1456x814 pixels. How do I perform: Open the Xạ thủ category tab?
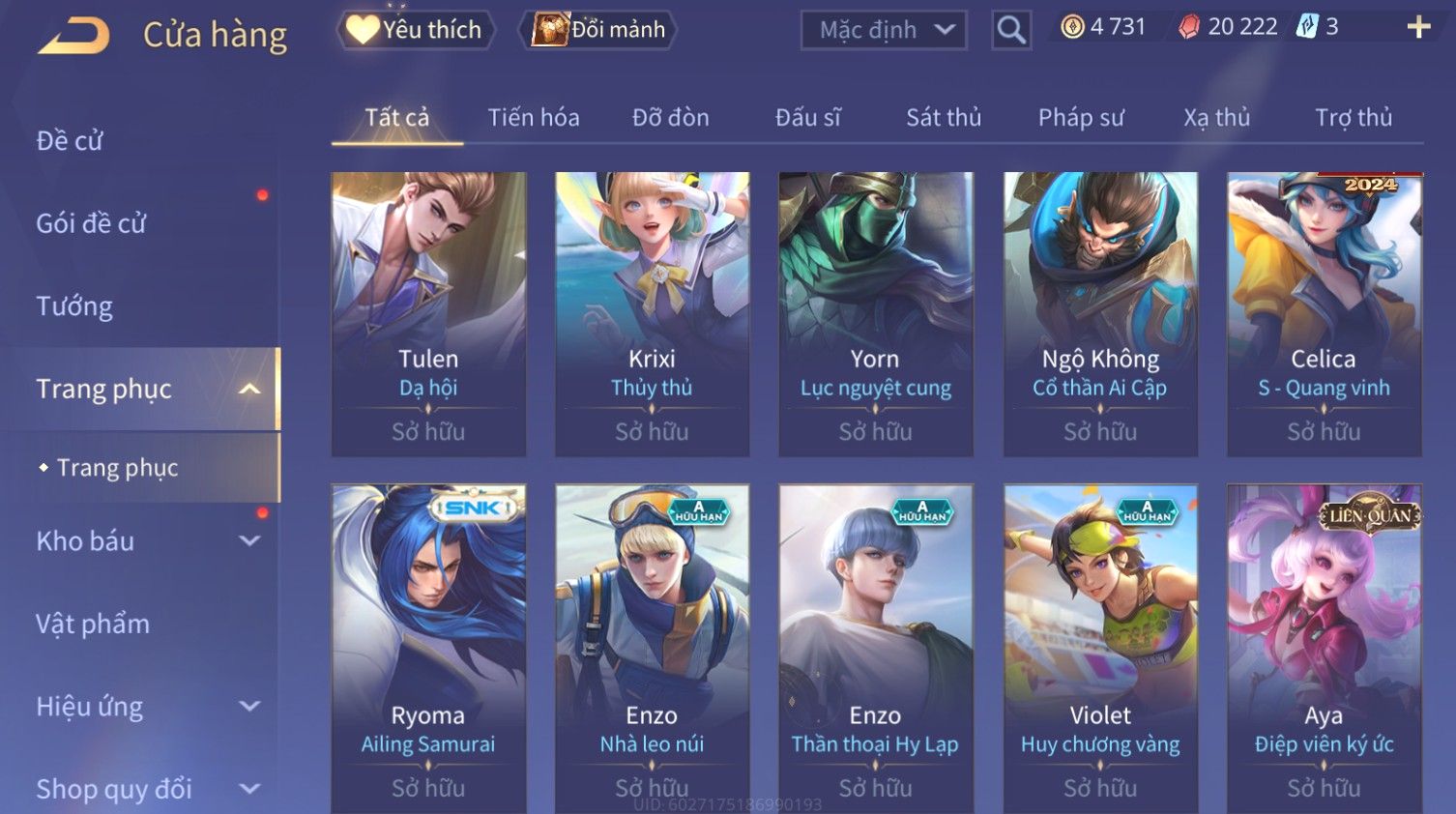pos(1216,118)
